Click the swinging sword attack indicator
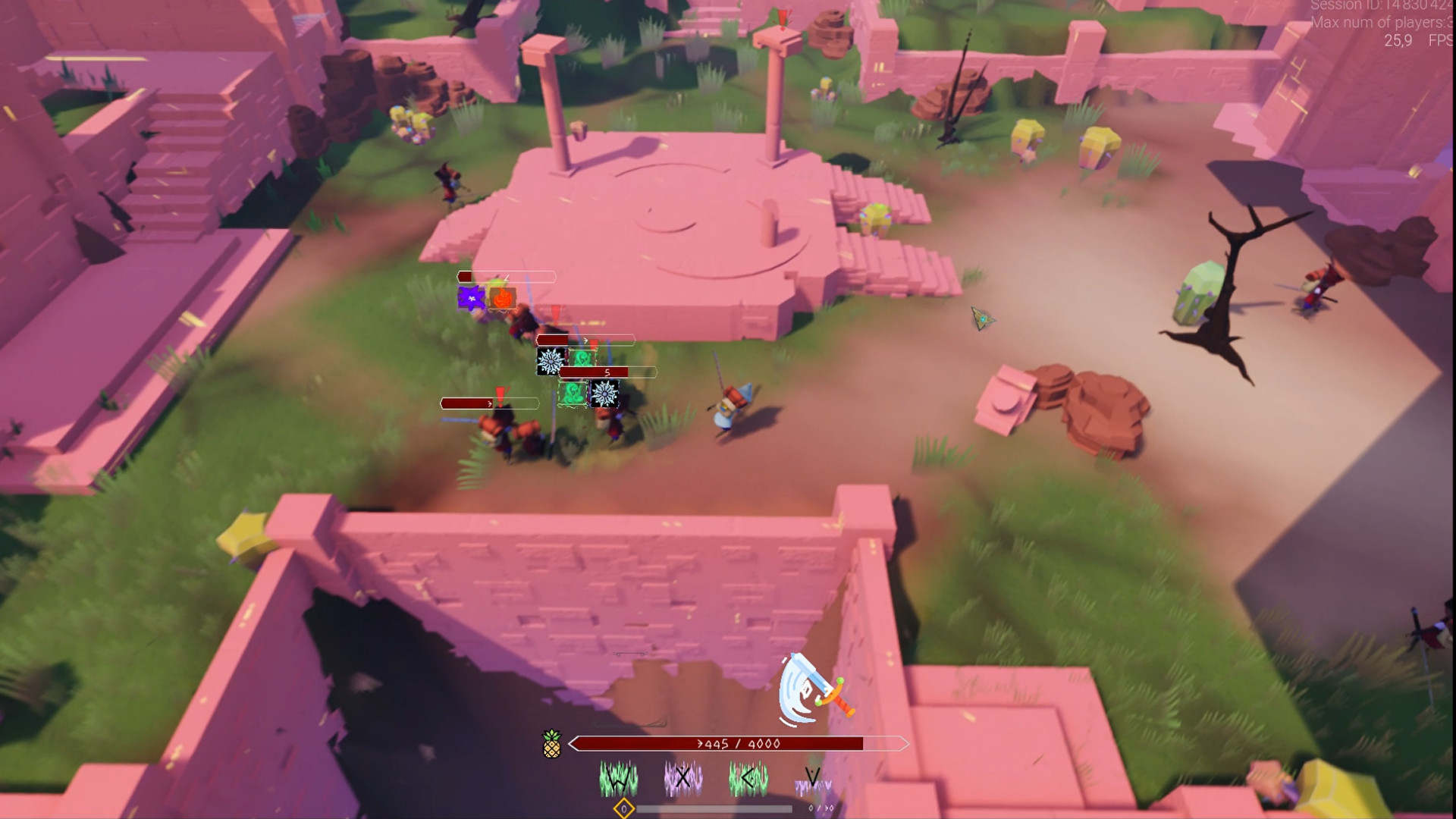 click(x=808, y=690)
